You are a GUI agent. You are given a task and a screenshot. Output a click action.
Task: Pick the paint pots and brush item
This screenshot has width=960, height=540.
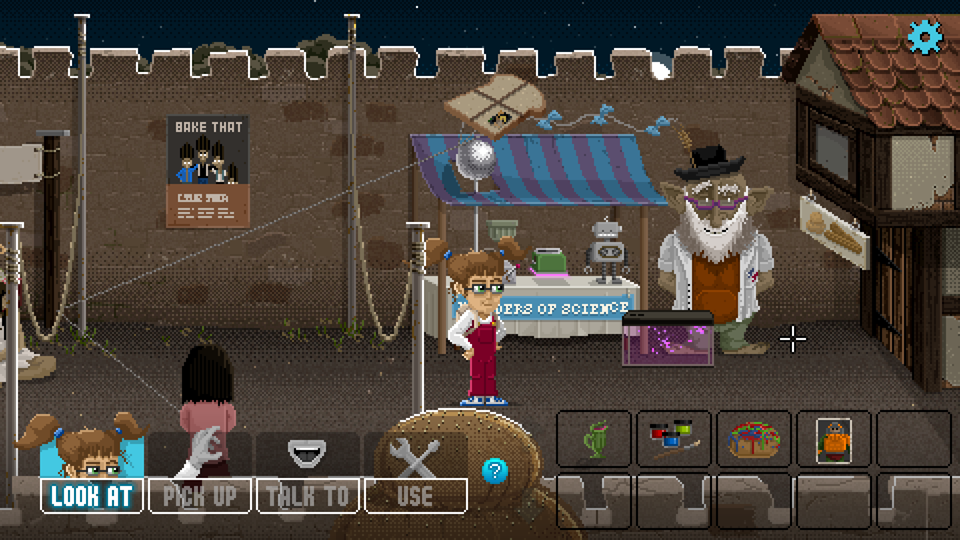tap(674, 439)
